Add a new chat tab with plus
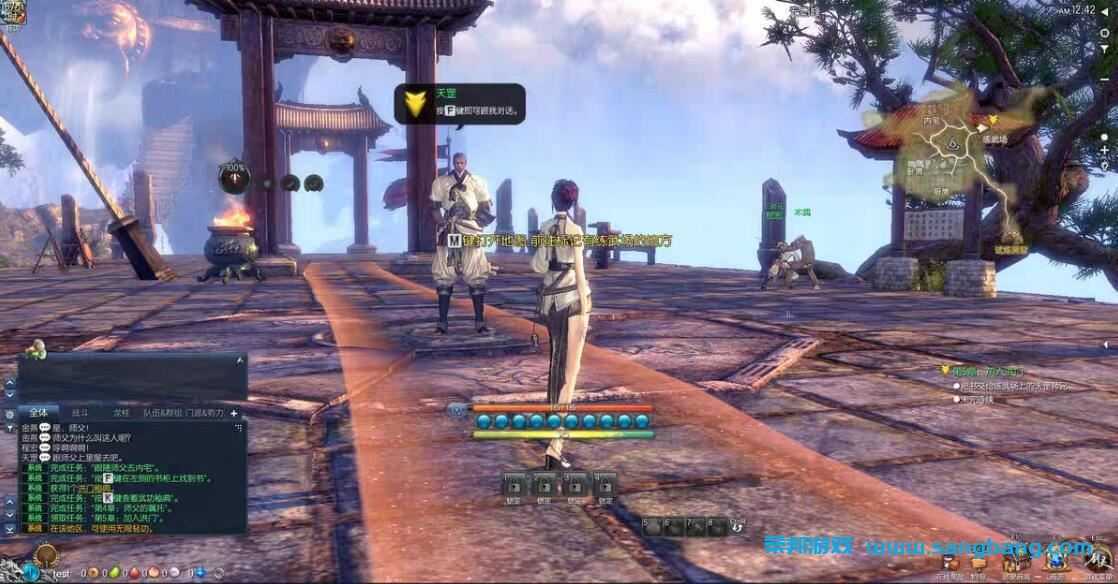 [234, 413]
